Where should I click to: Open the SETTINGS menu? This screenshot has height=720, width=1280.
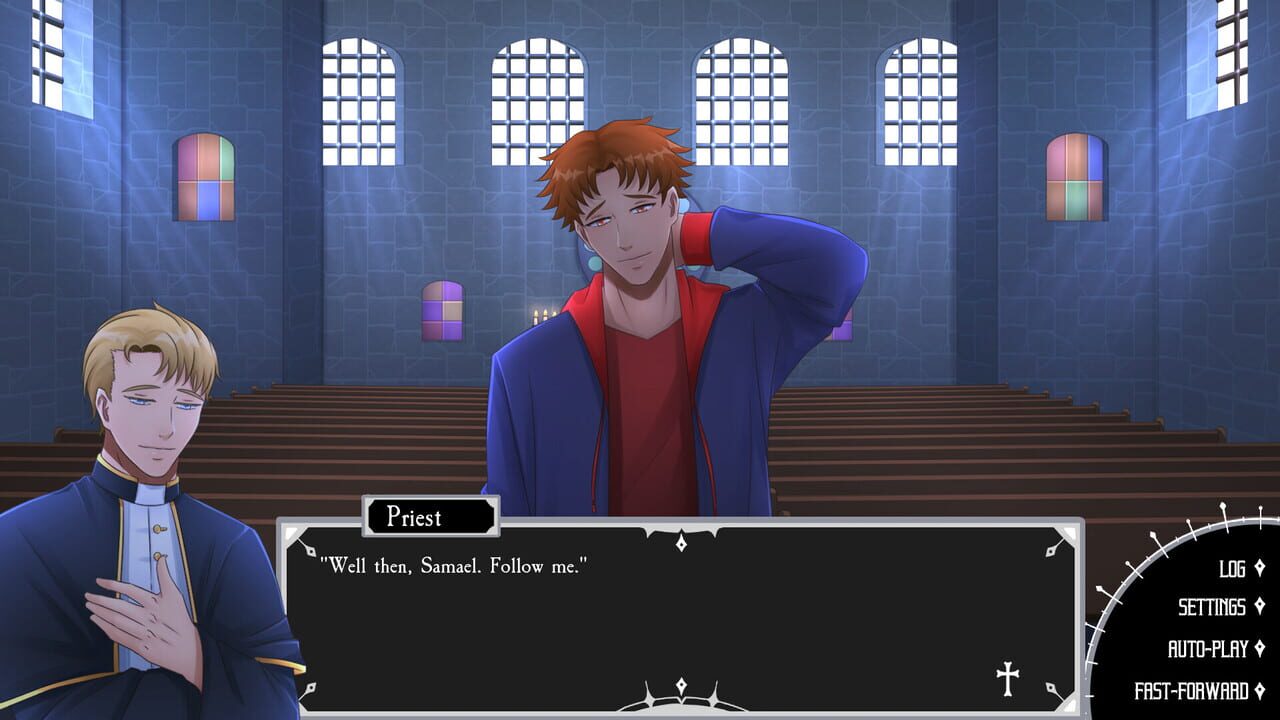(x=1210, y=607)
